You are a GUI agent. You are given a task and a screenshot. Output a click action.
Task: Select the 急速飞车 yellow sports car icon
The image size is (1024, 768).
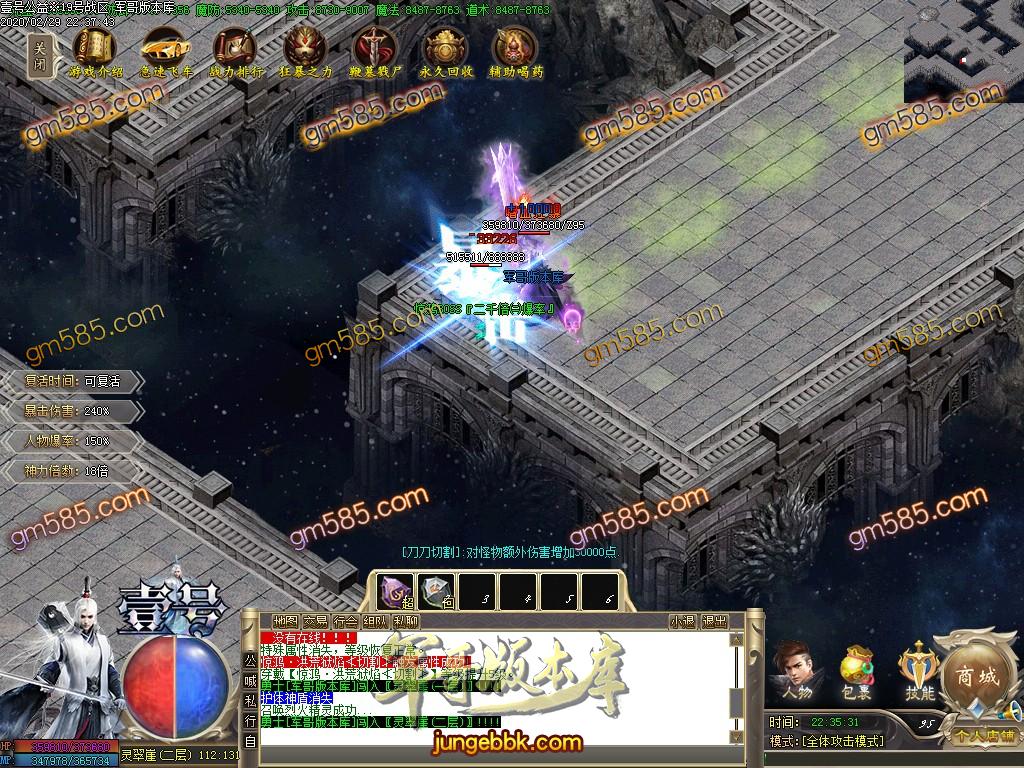pos(166,49)
